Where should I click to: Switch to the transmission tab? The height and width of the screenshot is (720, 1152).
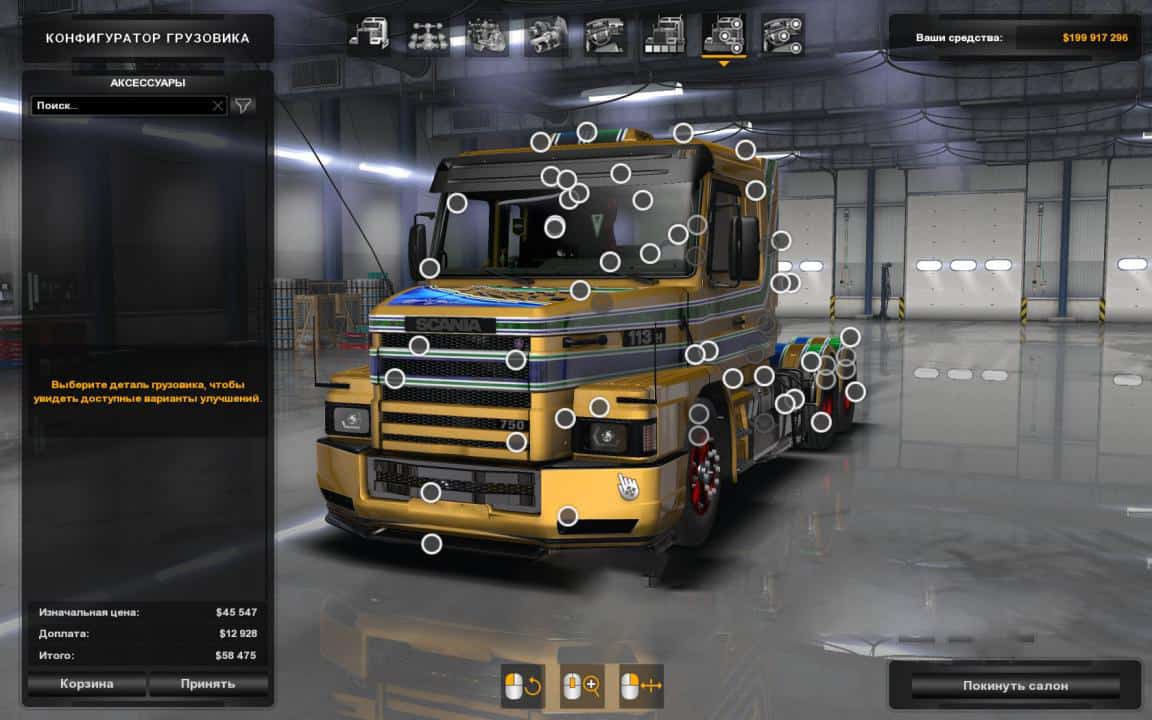[546, 35]
